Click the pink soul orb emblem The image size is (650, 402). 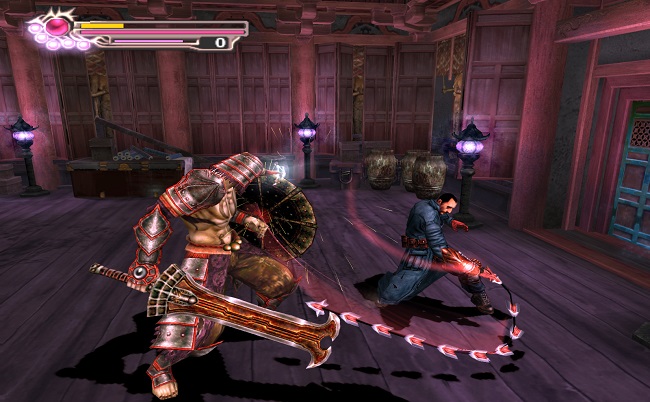[58, 25]
